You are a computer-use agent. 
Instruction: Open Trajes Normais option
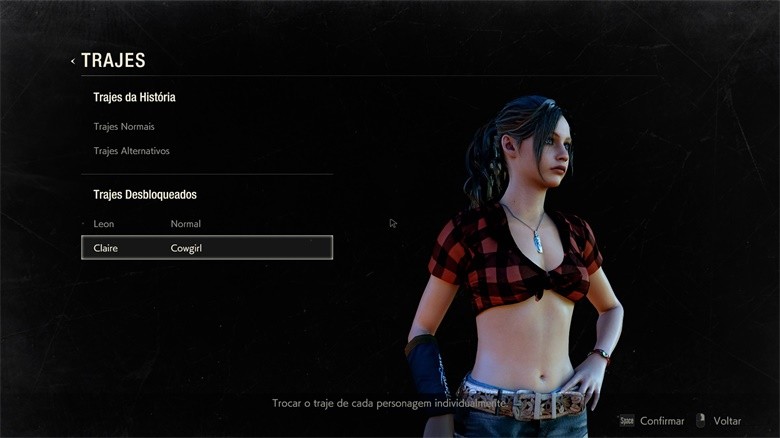click(124, 127)
